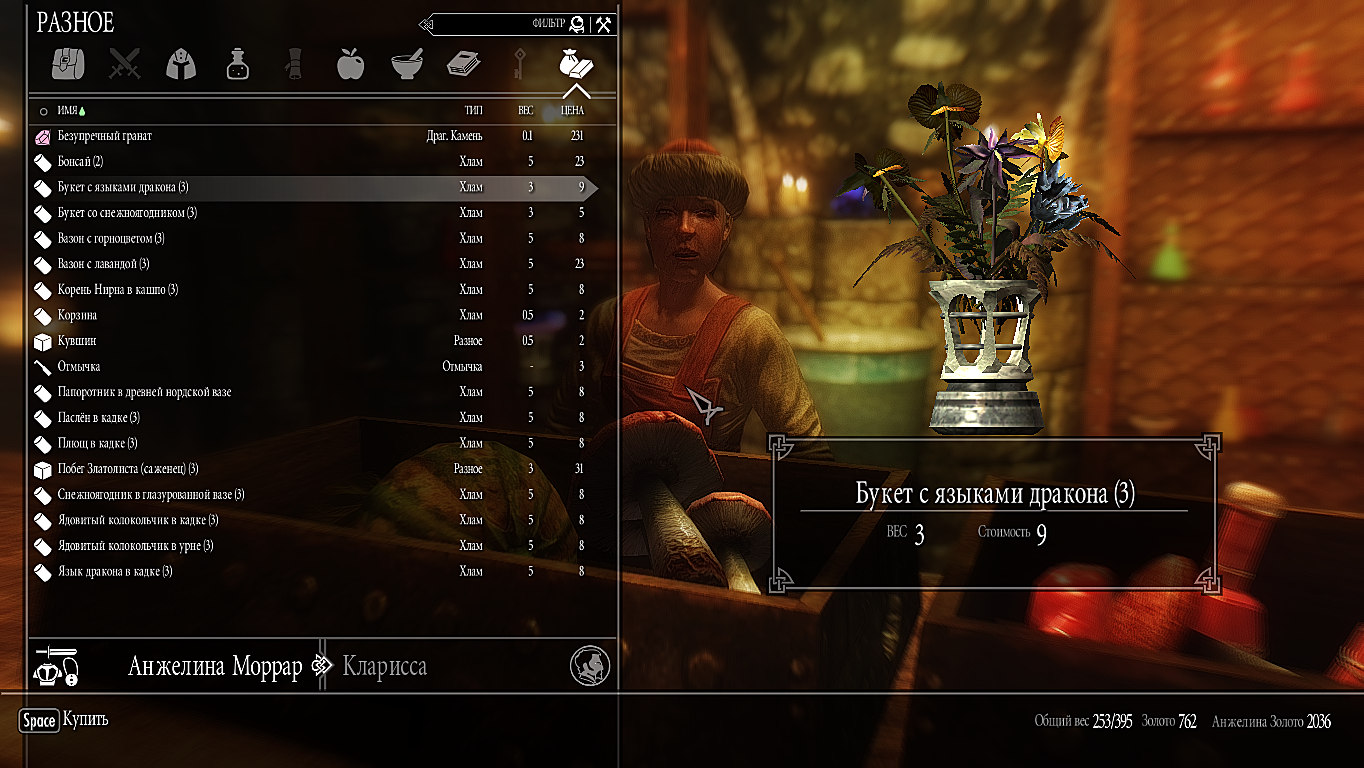
Task: Open the food category apple icon
Action: coord(350,63)
